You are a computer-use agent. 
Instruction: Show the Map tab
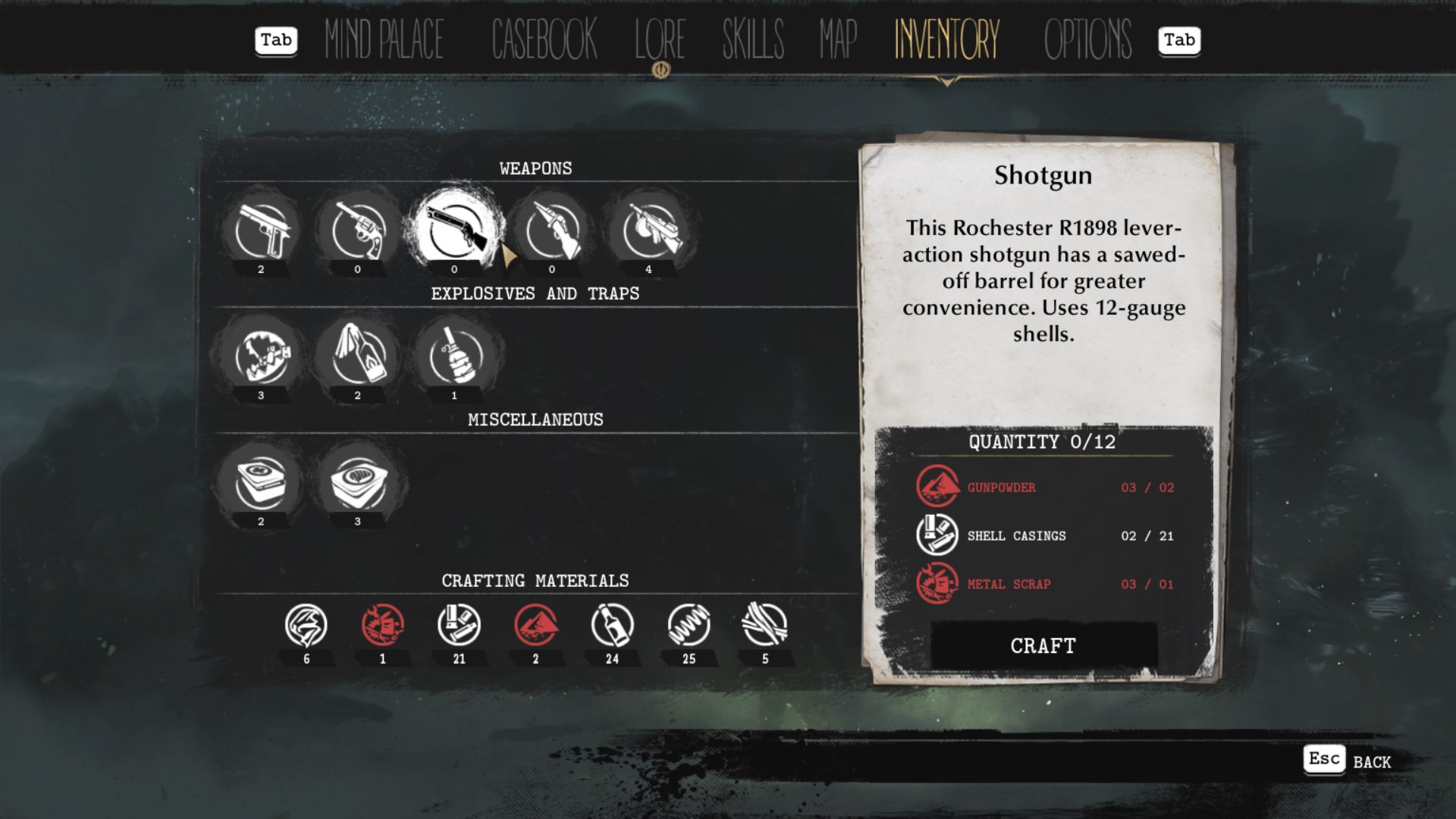point(837,39)
